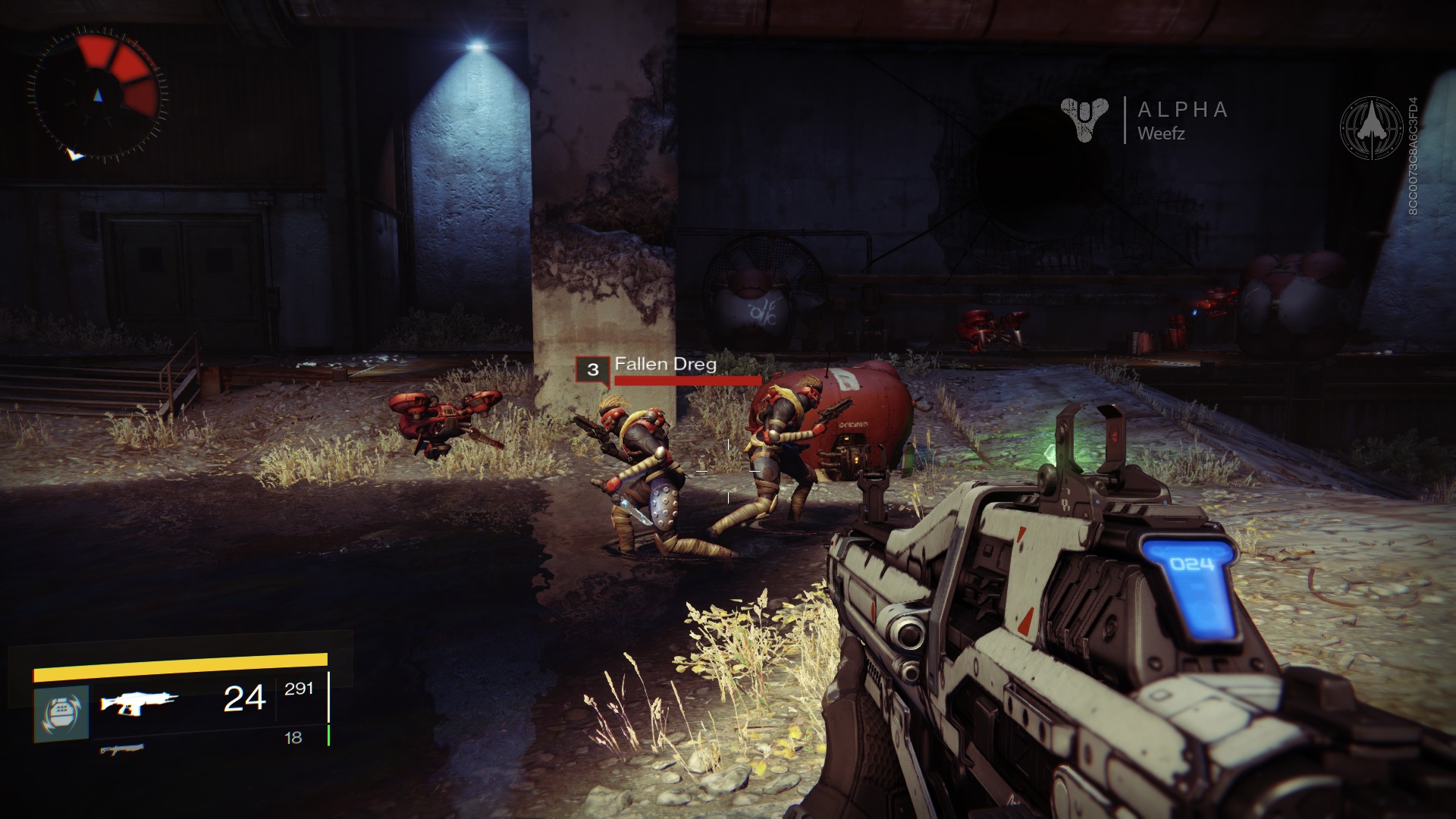The image size is (1456, 819).
Task: Click the Fallen Dreg level 3 badge
Action: click(x=592, y=370)
